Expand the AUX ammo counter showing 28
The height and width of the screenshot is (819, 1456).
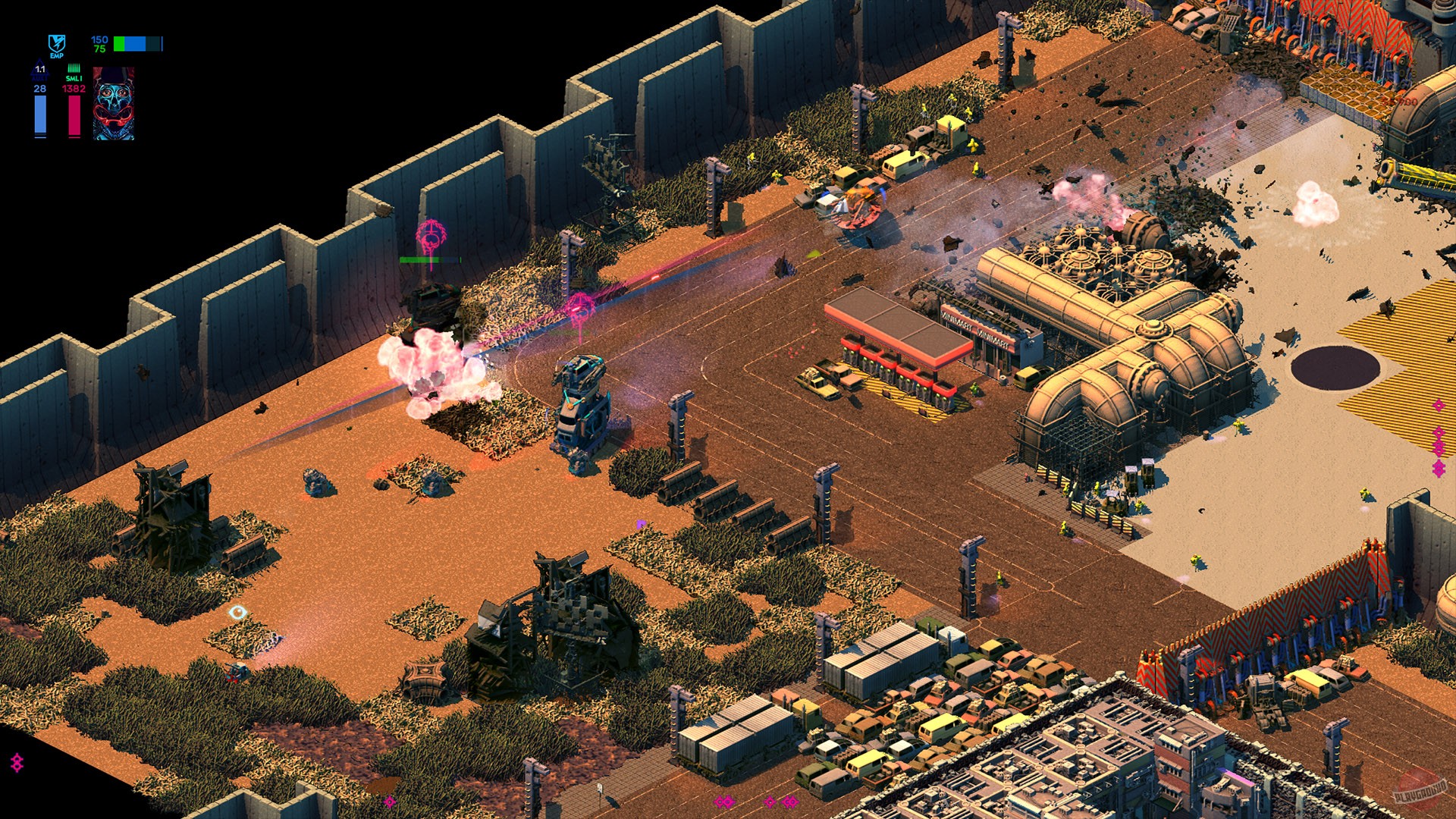point(40,88)
